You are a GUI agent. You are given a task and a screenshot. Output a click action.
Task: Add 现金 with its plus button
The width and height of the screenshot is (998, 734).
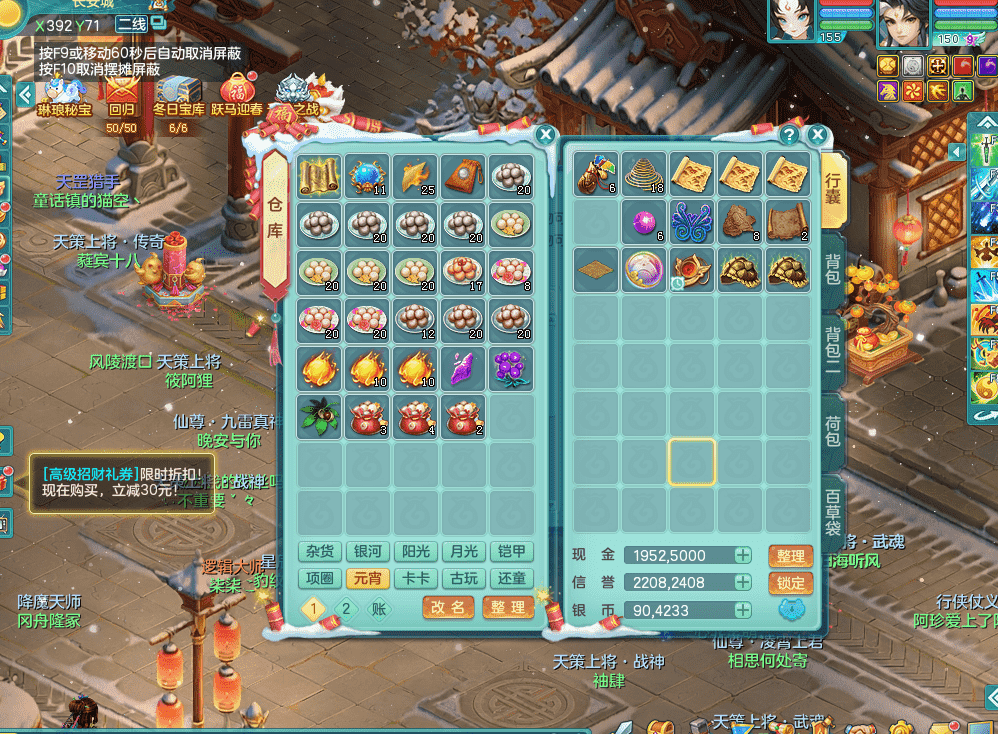pos(743,556)
